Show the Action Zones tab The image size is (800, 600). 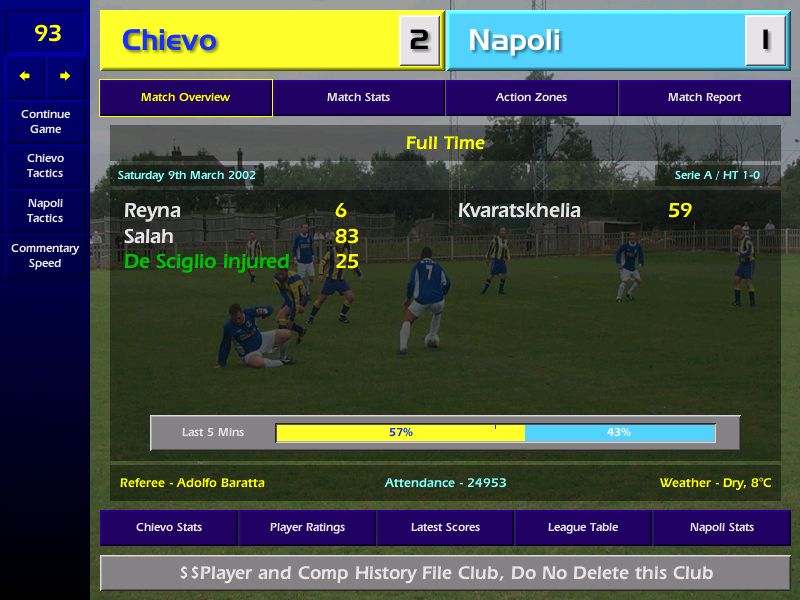(531, 98)
